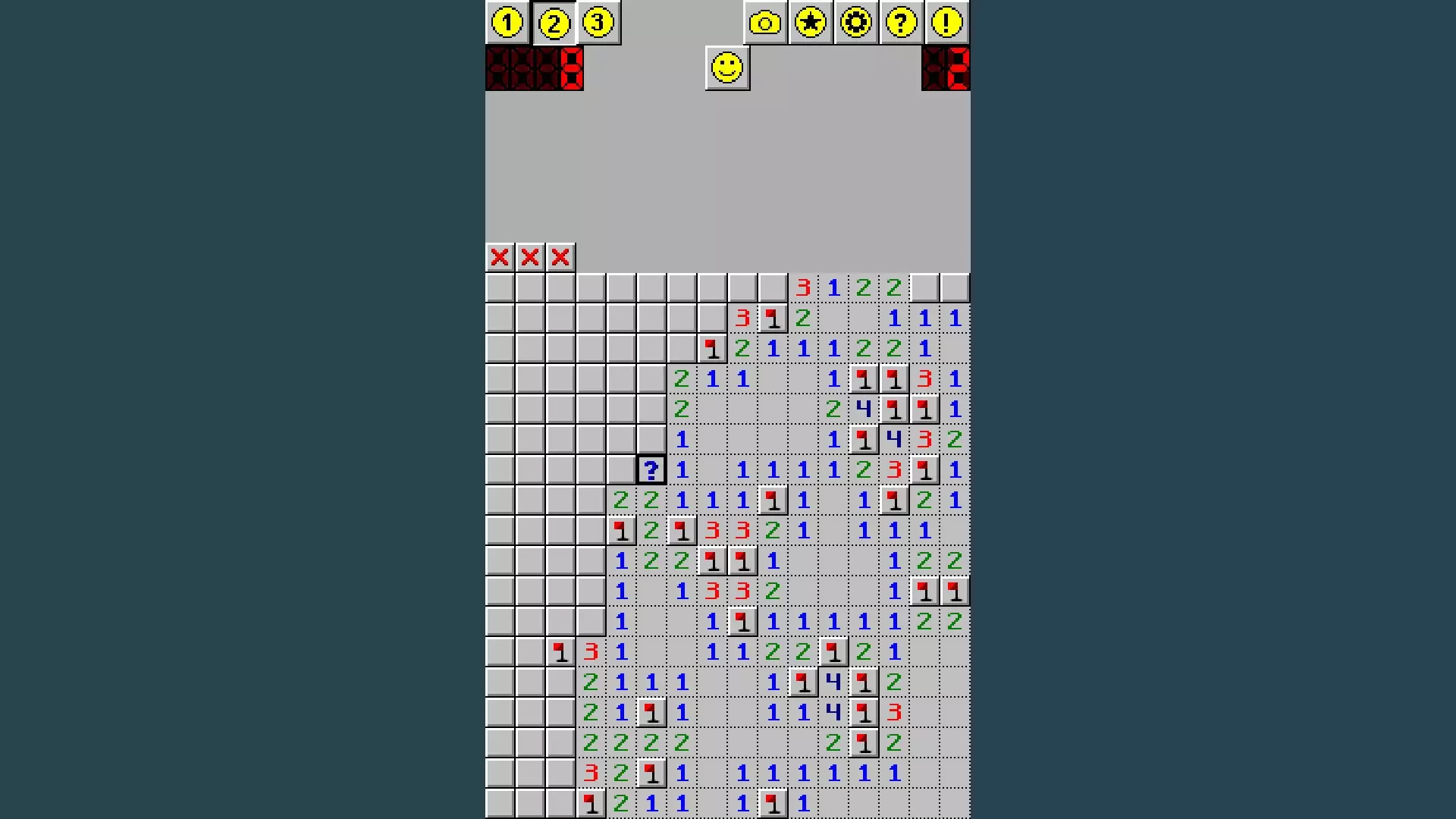Keep difficulty 2 selected by pressing it
Image resolution: width=1456 pixels, height=819 pixels.
[x=553, y=23]
